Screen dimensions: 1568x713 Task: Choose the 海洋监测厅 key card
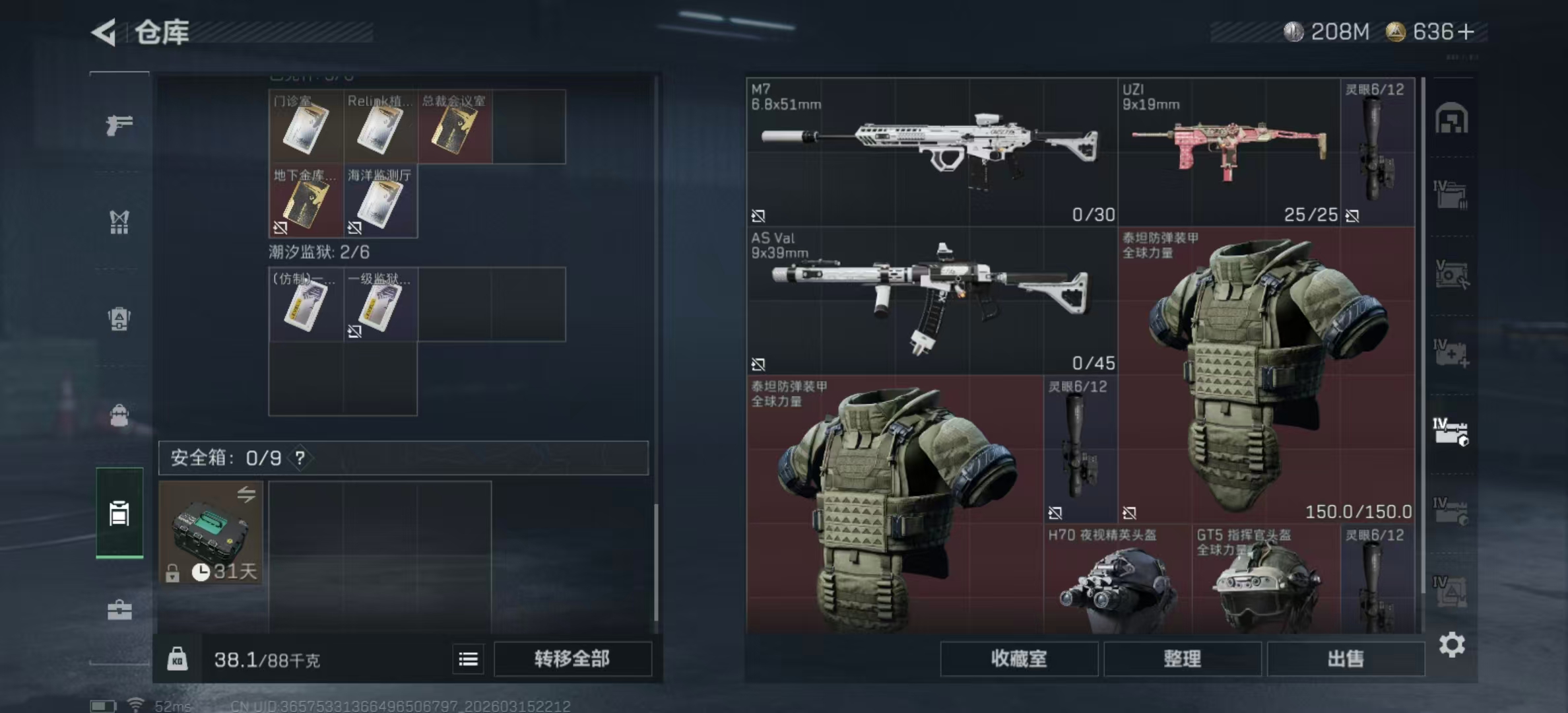coord(380,201)
